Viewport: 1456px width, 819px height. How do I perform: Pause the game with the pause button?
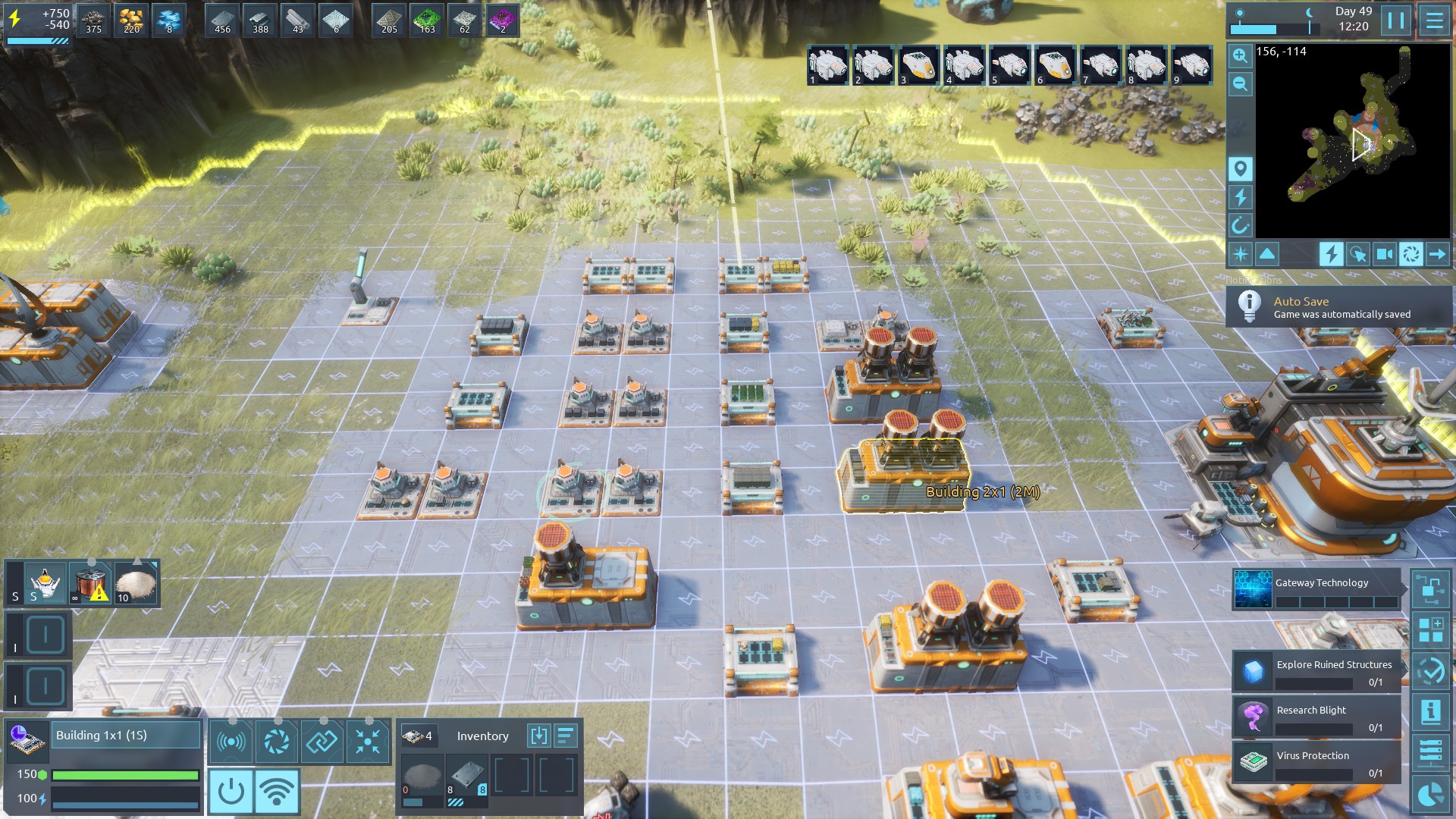[1395, 20]
